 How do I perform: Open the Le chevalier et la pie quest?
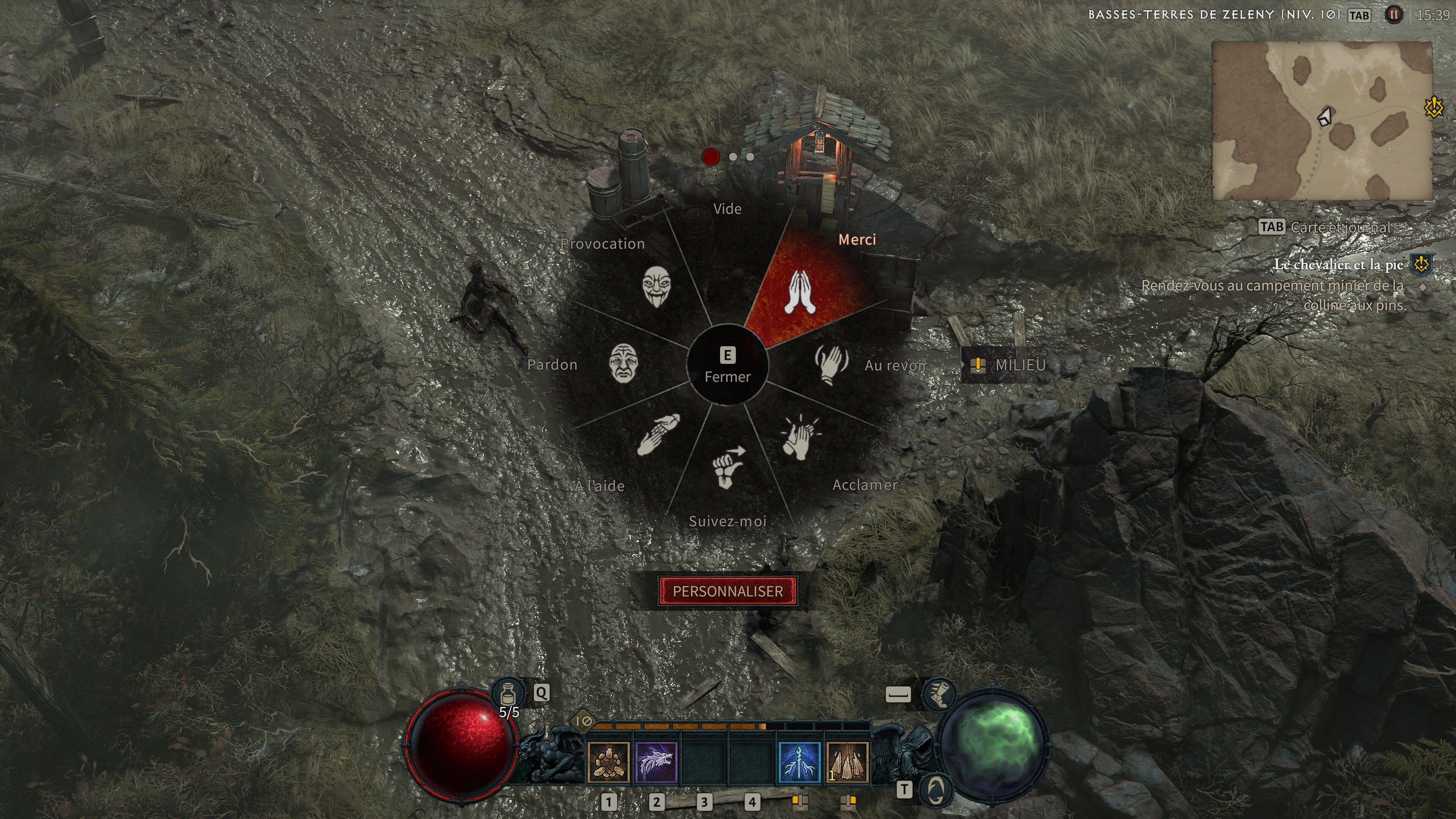click(1337, 265)
